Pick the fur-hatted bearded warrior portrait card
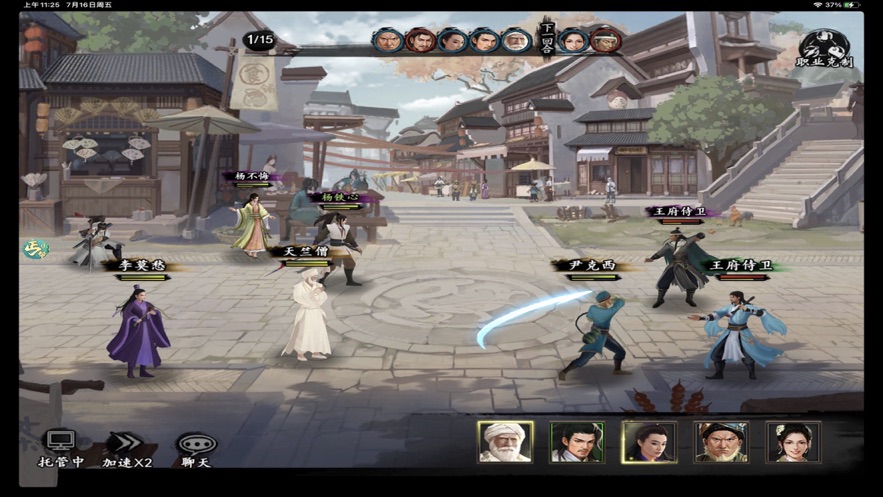The height and width of the screenshot is (497, 883). coord(721,442)
